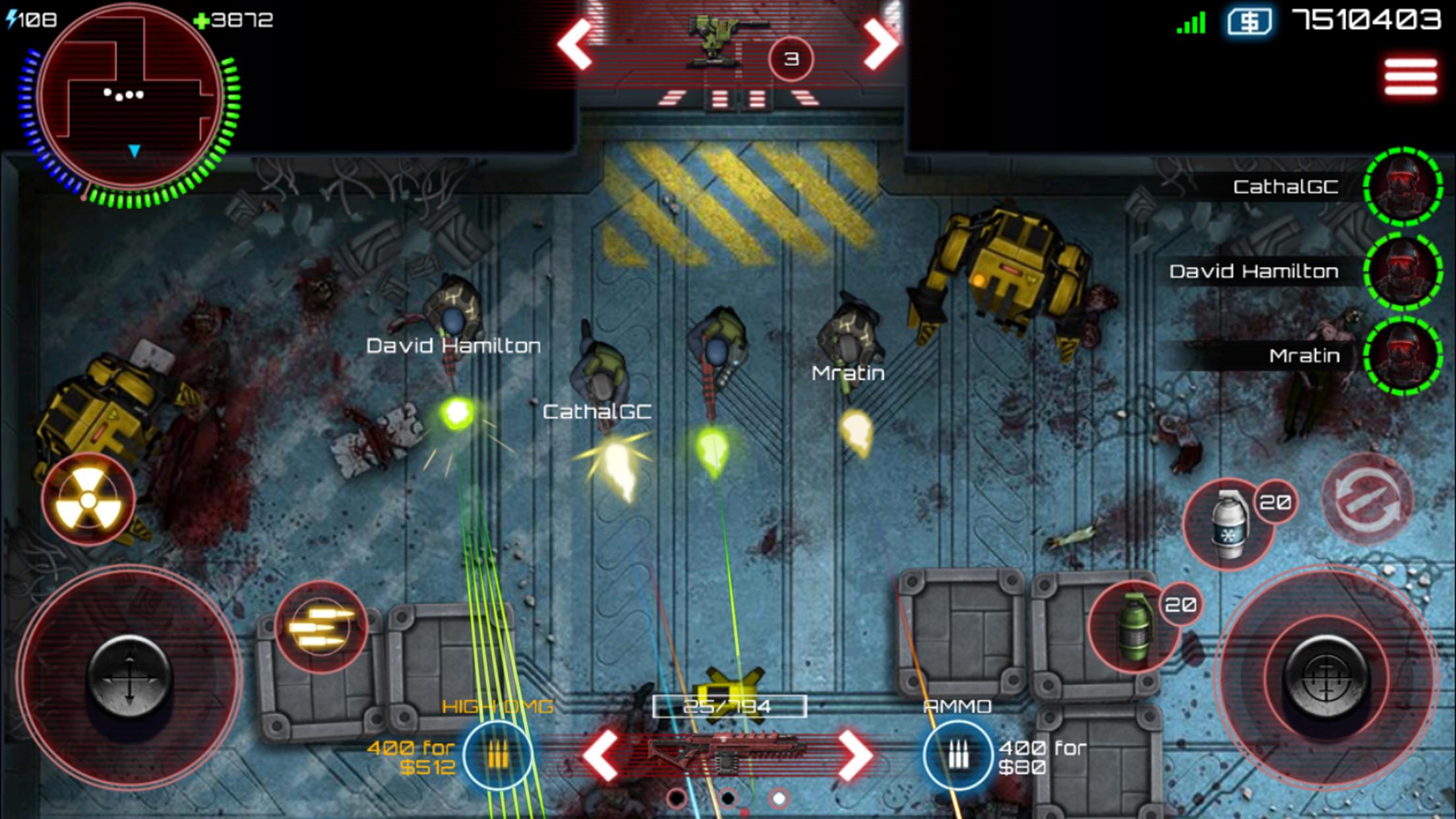
Task: Select the next turret item
Action: pyautogui.click(x=881, y=45)
